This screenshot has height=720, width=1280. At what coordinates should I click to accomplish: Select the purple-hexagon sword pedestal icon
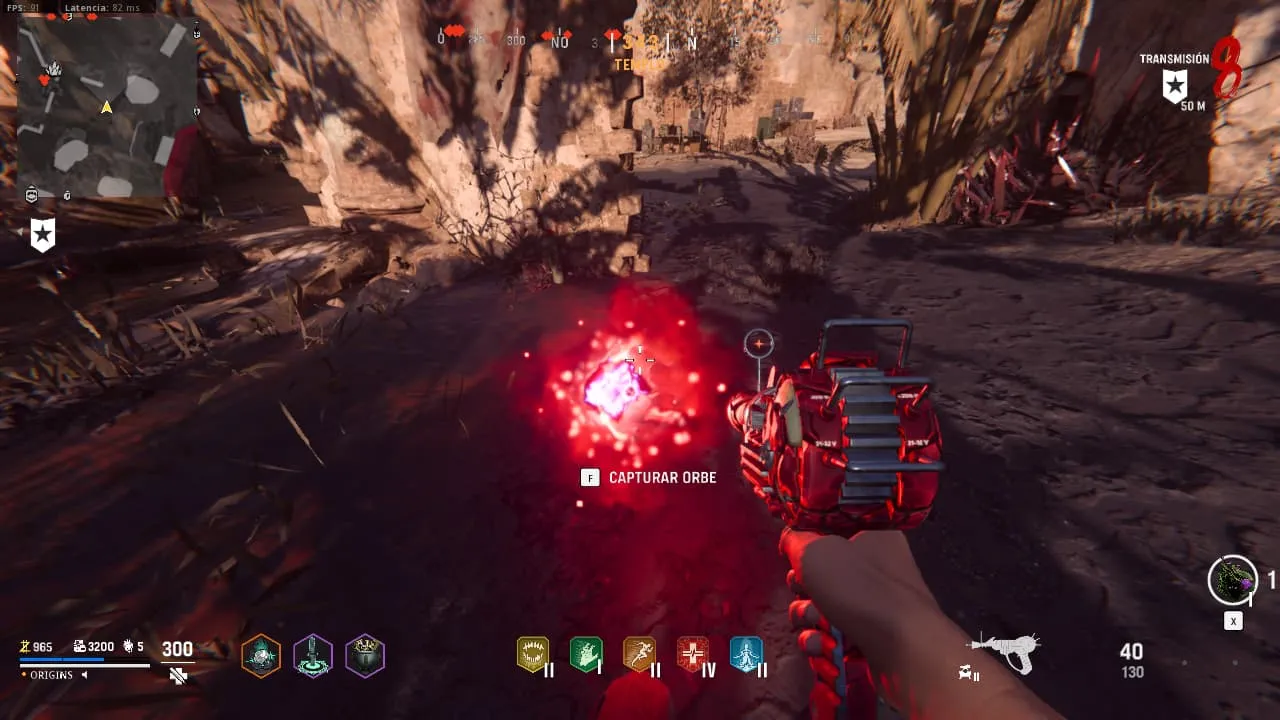point(313,656)
